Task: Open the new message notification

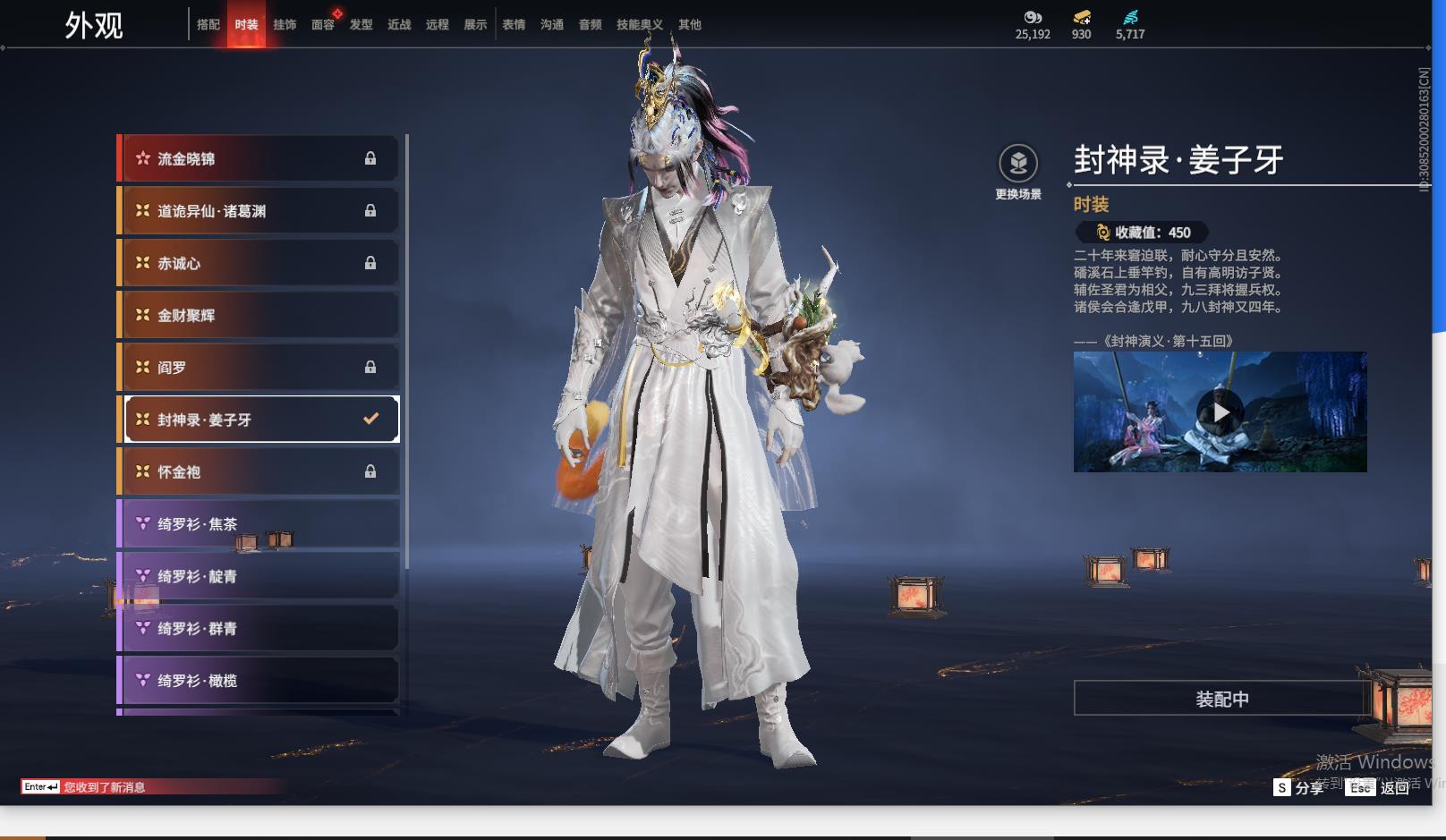Action: 104,787
